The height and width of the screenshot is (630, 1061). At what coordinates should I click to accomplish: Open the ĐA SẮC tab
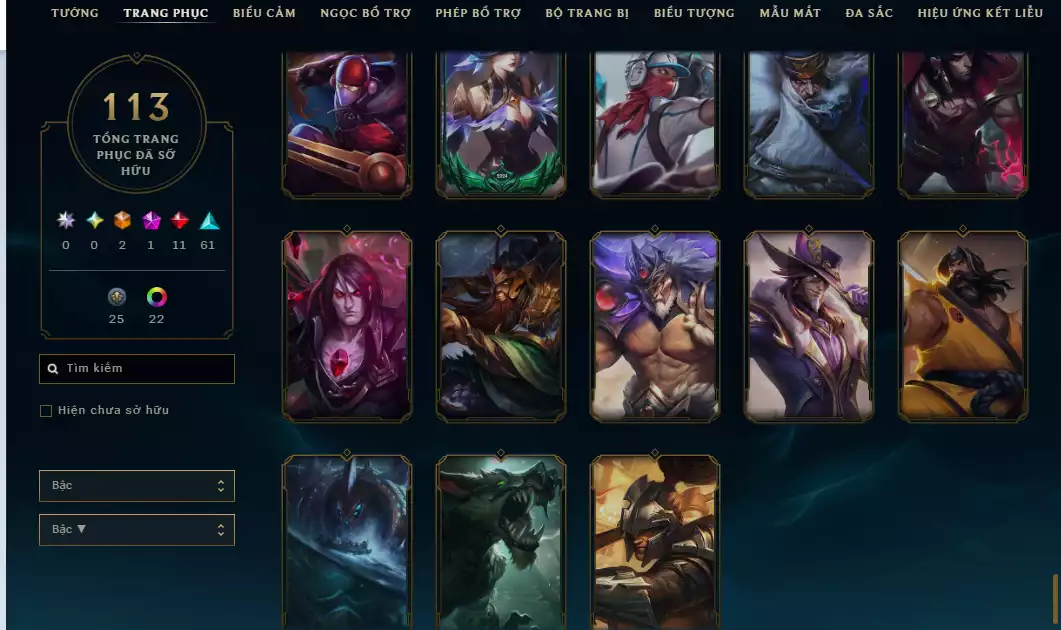(869, 13)
